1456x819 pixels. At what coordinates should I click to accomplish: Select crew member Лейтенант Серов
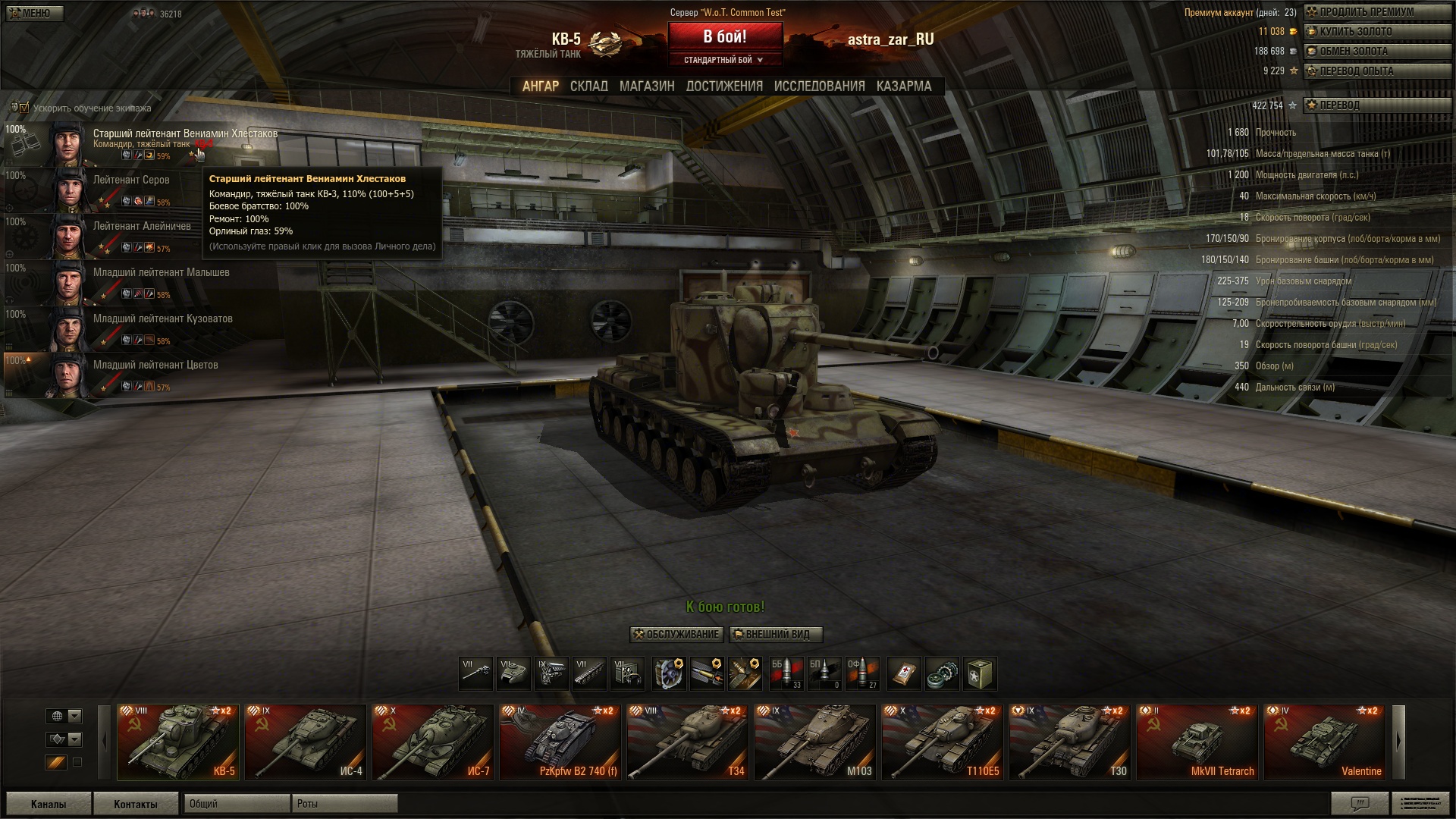click(131, 180)
